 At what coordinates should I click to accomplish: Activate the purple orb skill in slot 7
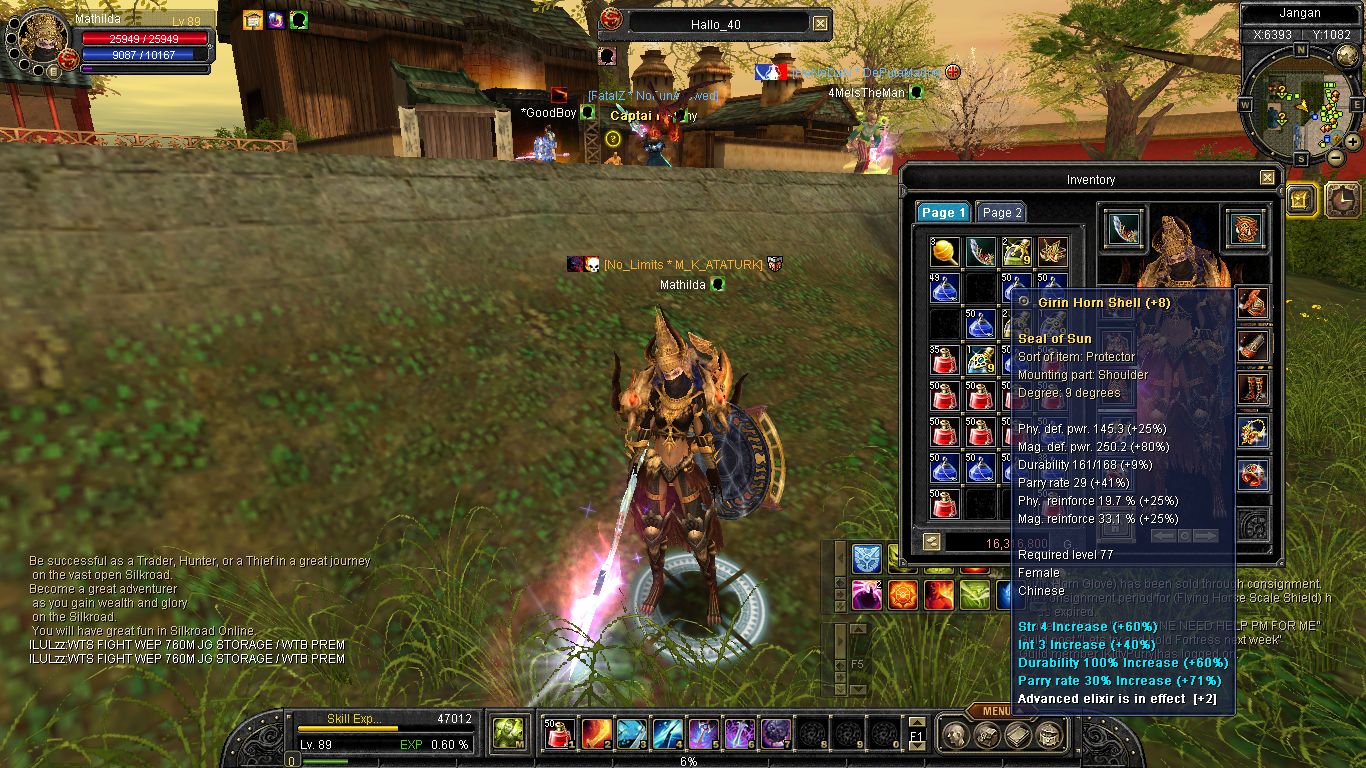[776, 735]
